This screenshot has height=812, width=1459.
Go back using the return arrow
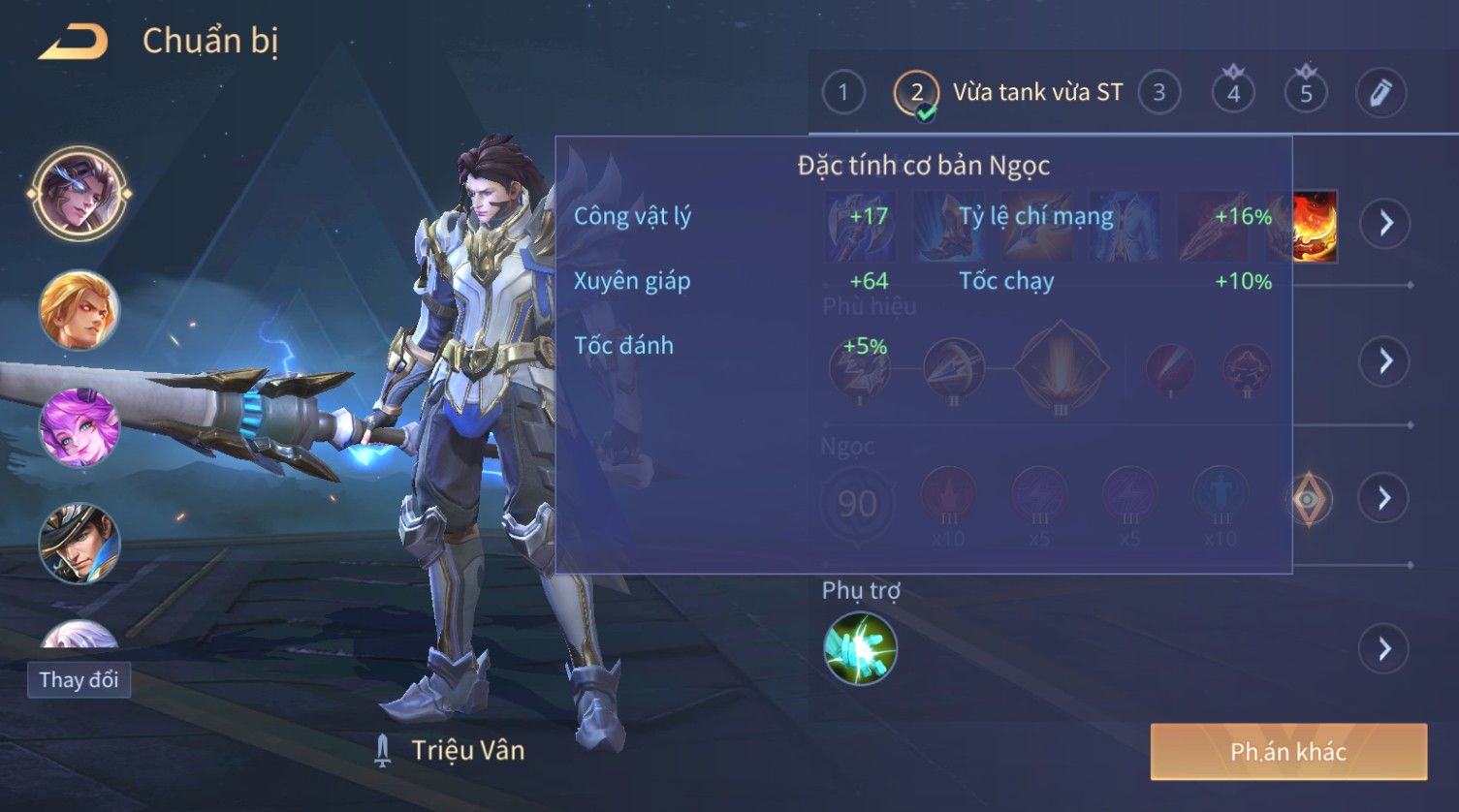73,43
